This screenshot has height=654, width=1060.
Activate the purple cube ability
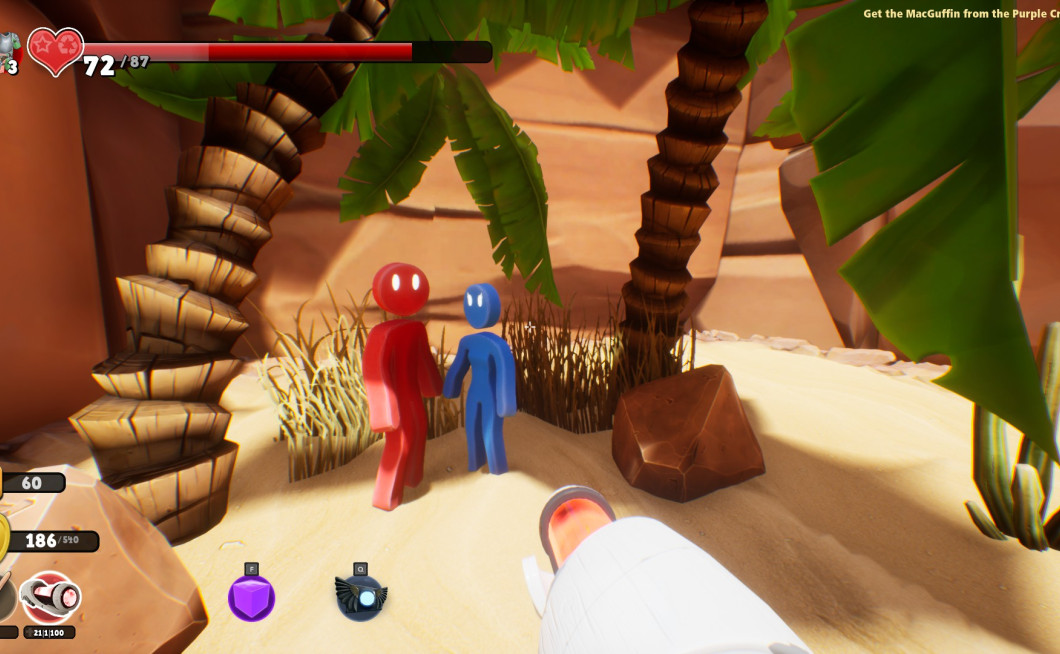251,598
